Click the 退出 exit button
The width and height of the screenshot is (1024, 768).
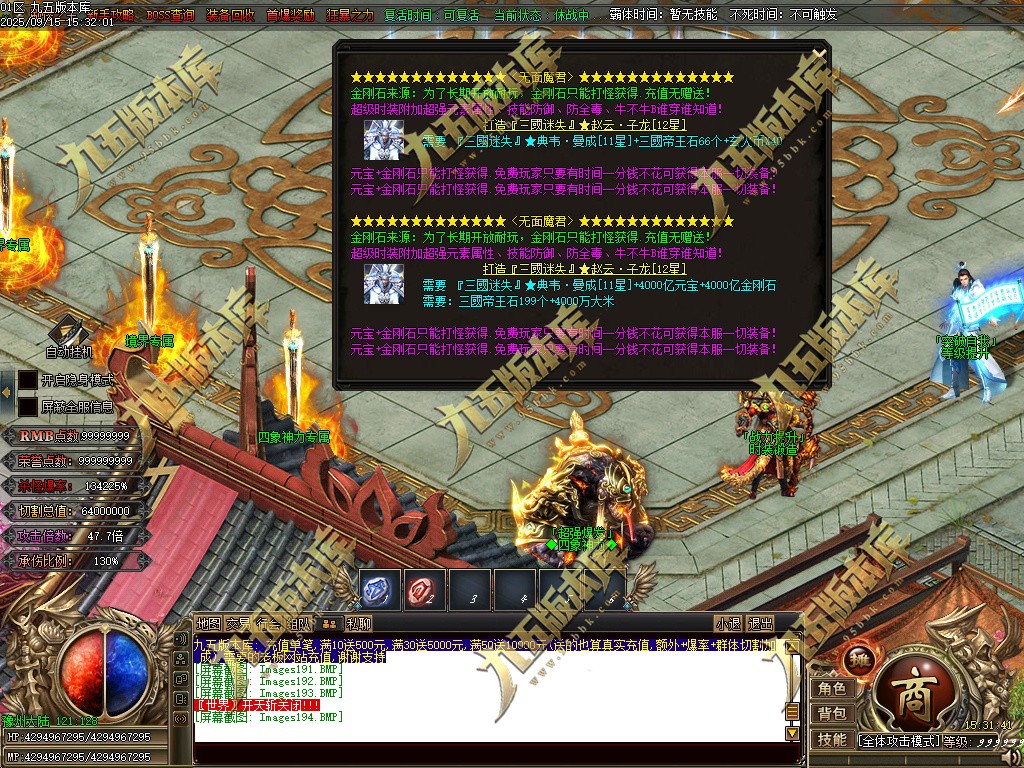pyautogui.click(x=760, y=624)
